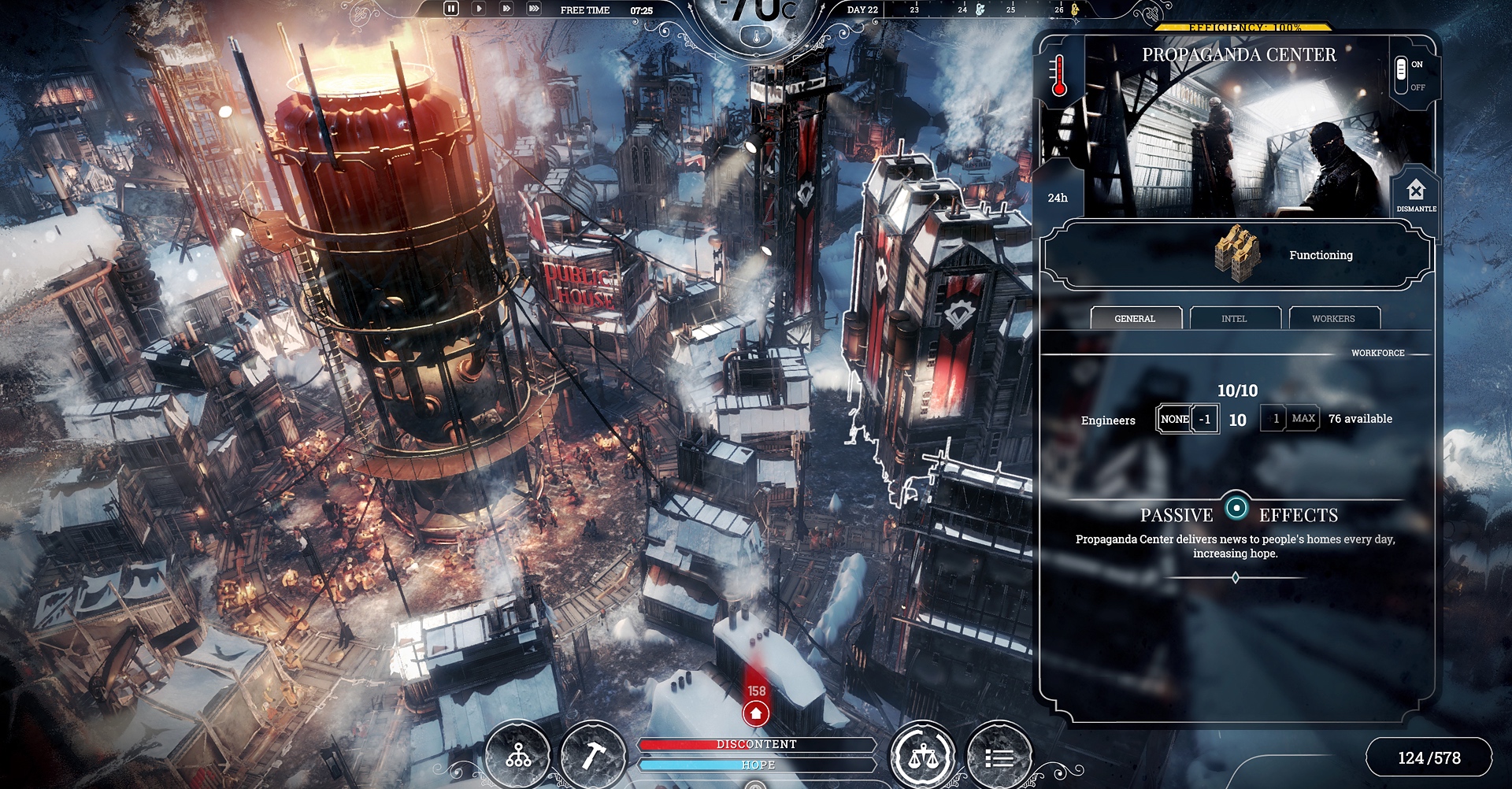
Task: Toggle the temperature overlay under the thermometer
Action: tap(757, 37)
